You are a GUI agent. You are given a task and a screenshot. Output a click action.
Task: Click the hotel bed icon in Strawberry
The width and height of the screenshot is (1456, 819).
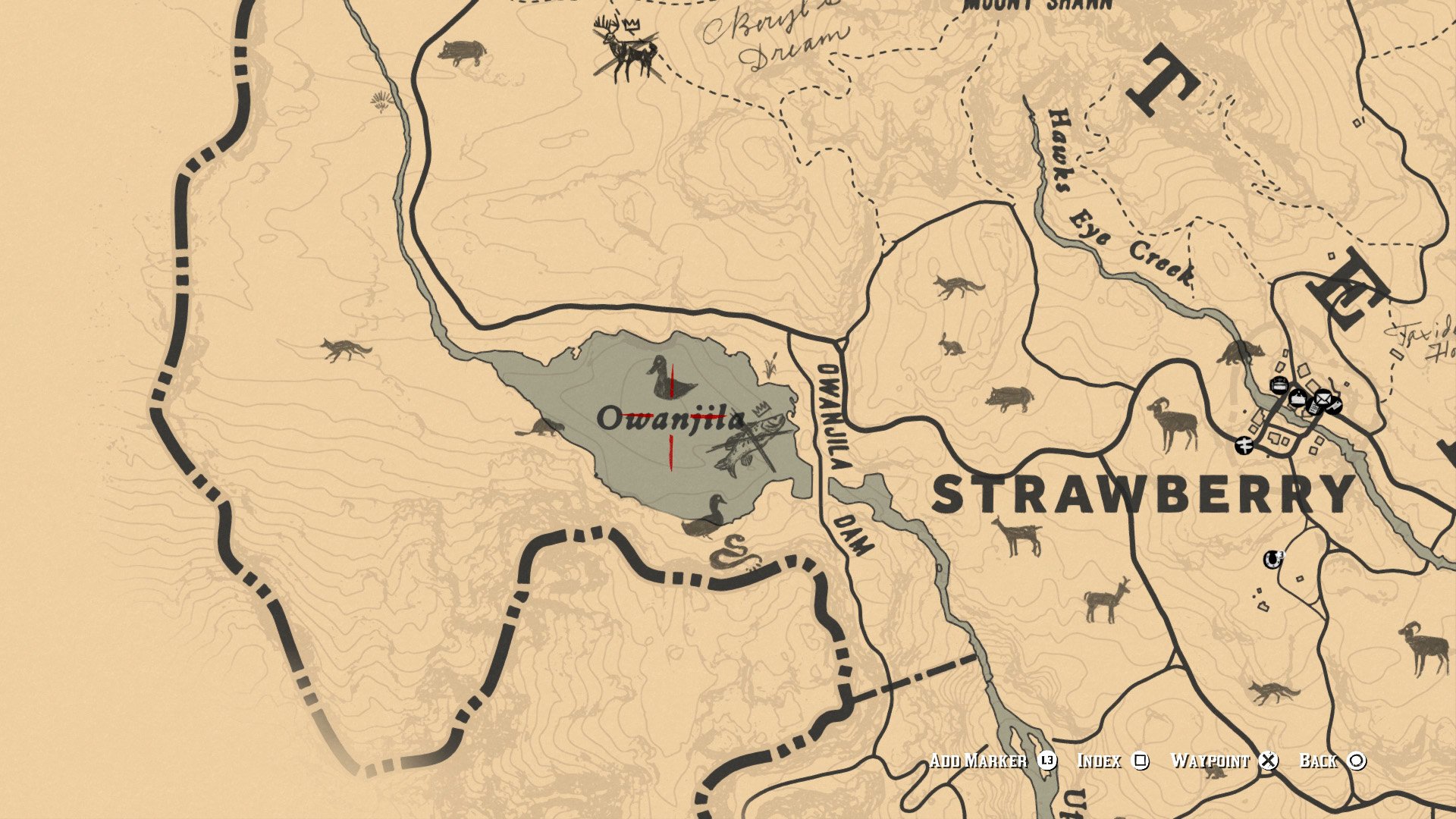coord(1278,385)
